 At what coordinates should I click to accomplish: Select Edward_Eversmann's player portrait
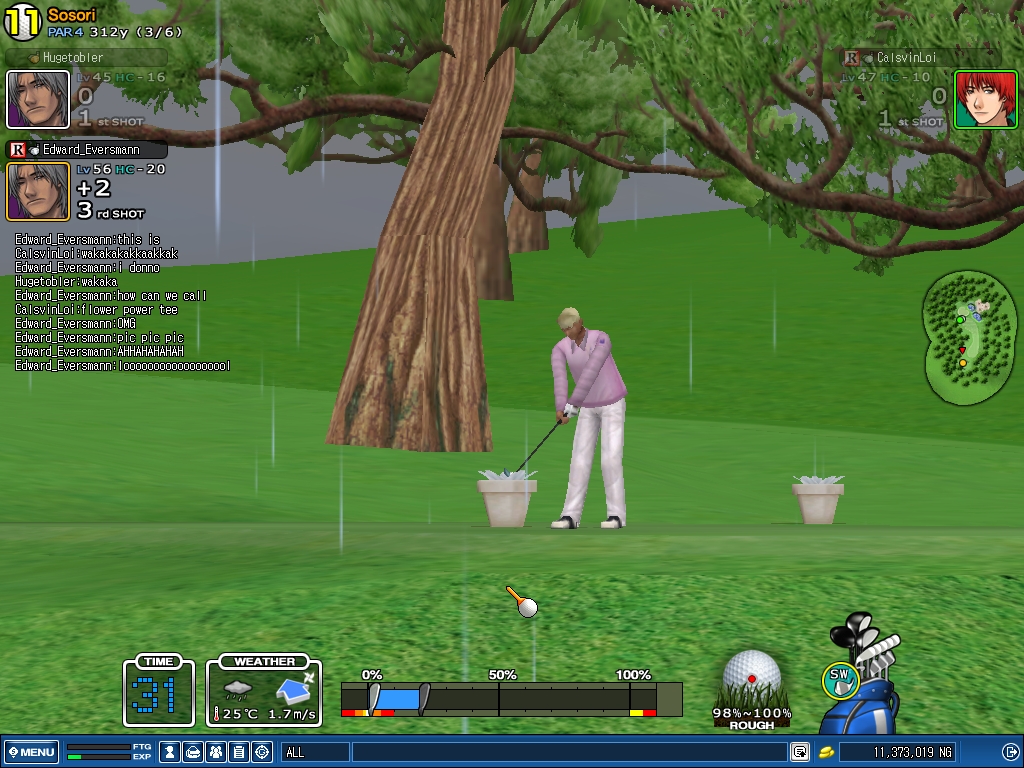38,191
